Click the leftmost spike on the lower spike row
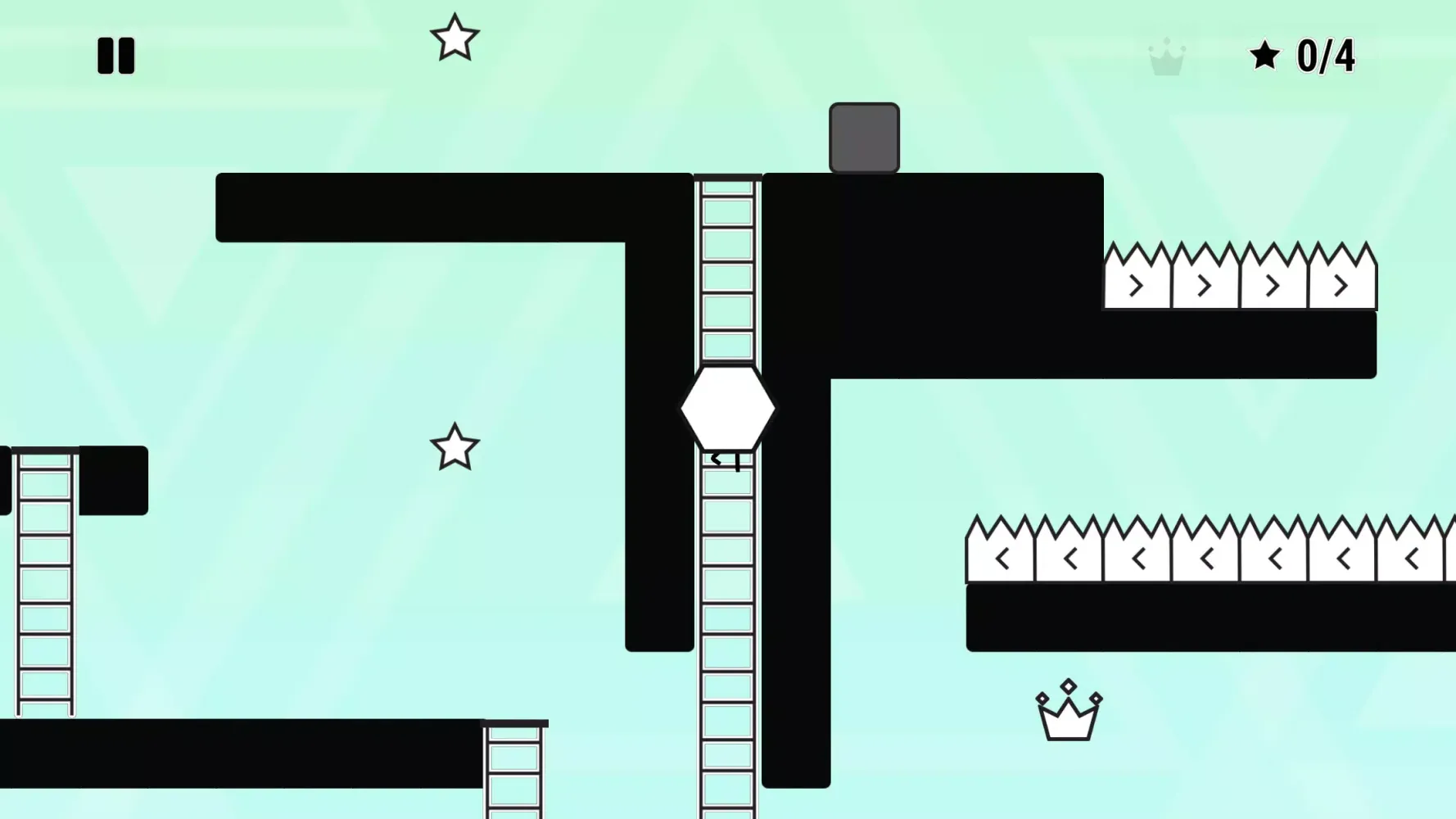Screen dimensions: 1456x819 (x=1000, y=557)
